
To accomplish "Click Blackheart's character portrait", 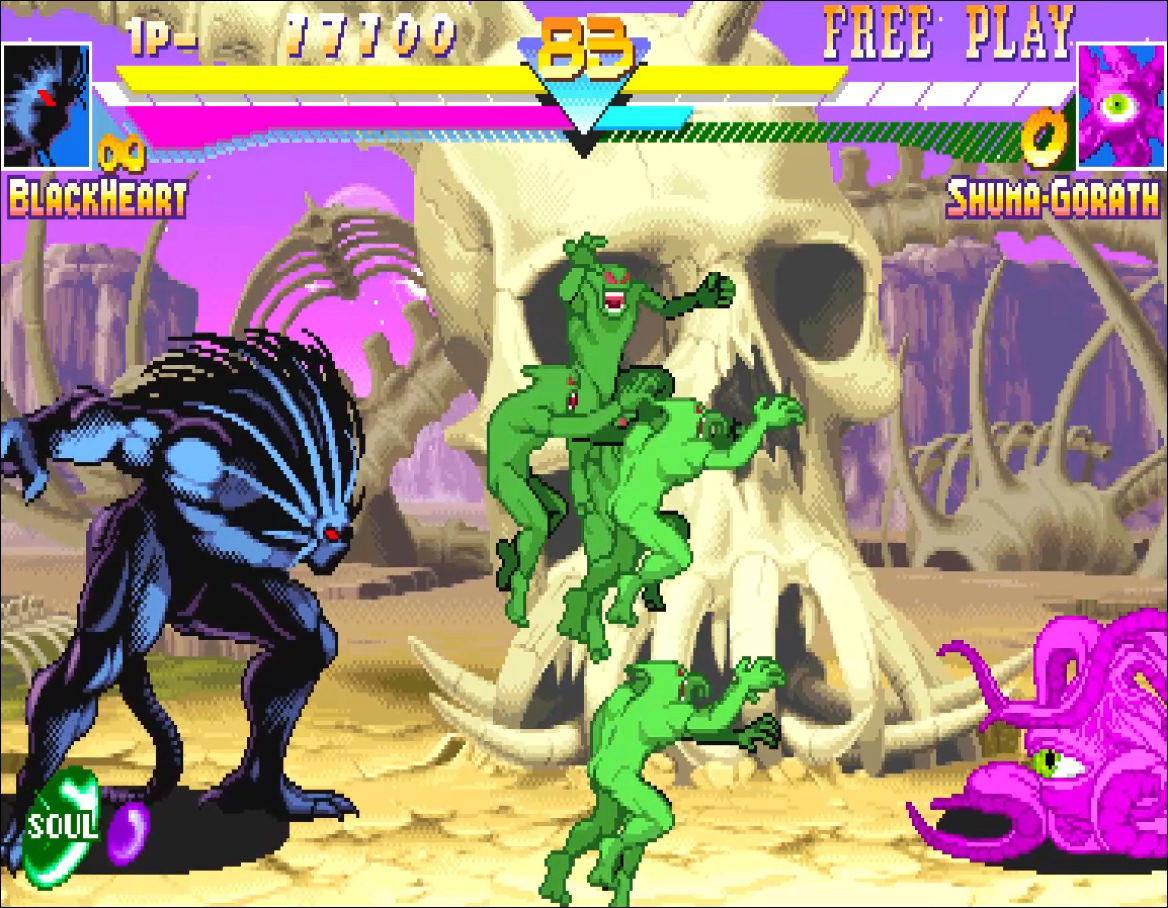I will pyautogui.click(x=47, y=105).
